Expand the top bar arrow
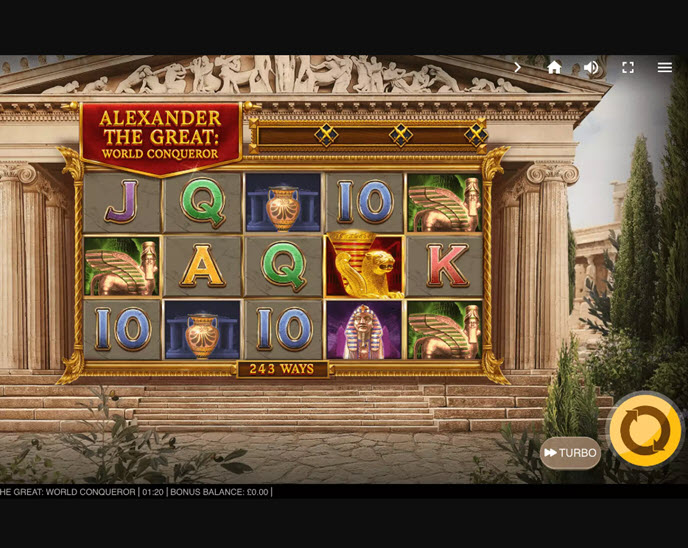The height and width of the screenshot is (548, 688). point(518,67)
